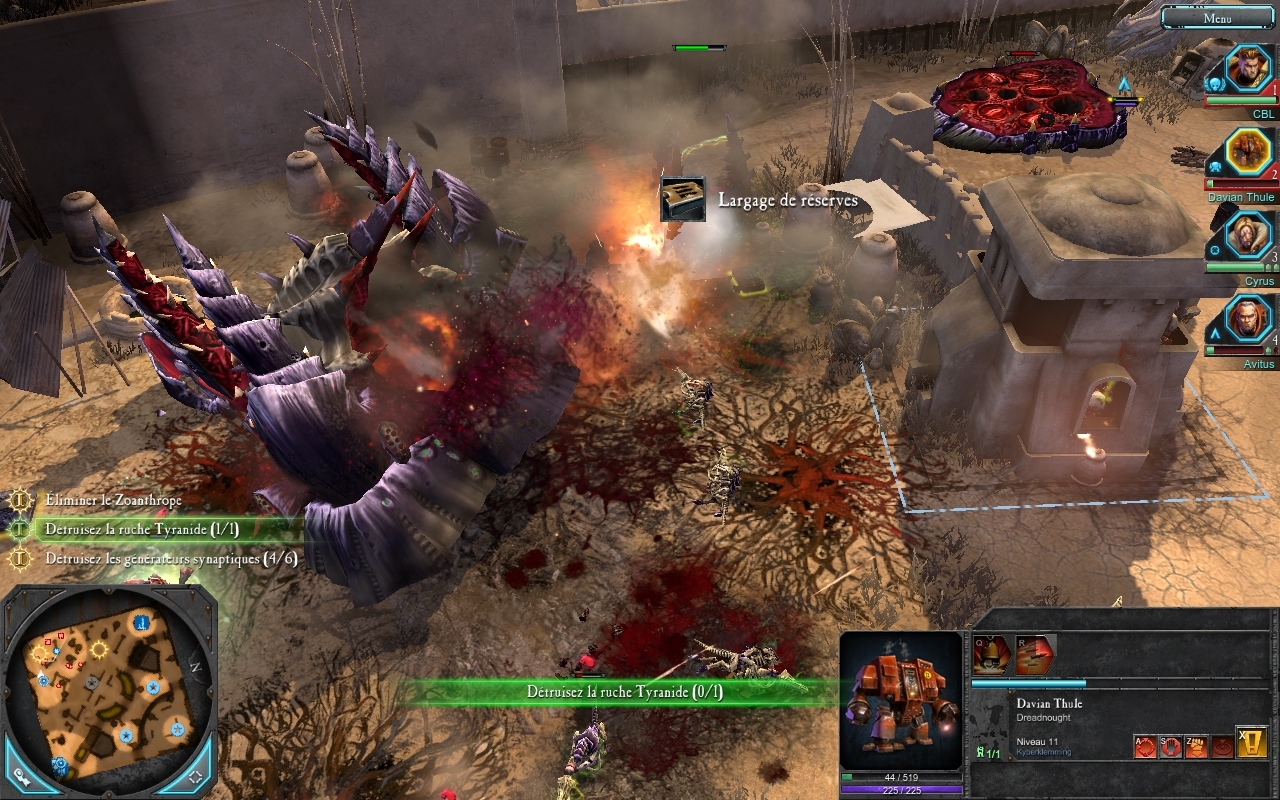The height and width of the screenshot is (800, 1280).
Task: Issue the S stop command
Action: [1171, 746]
